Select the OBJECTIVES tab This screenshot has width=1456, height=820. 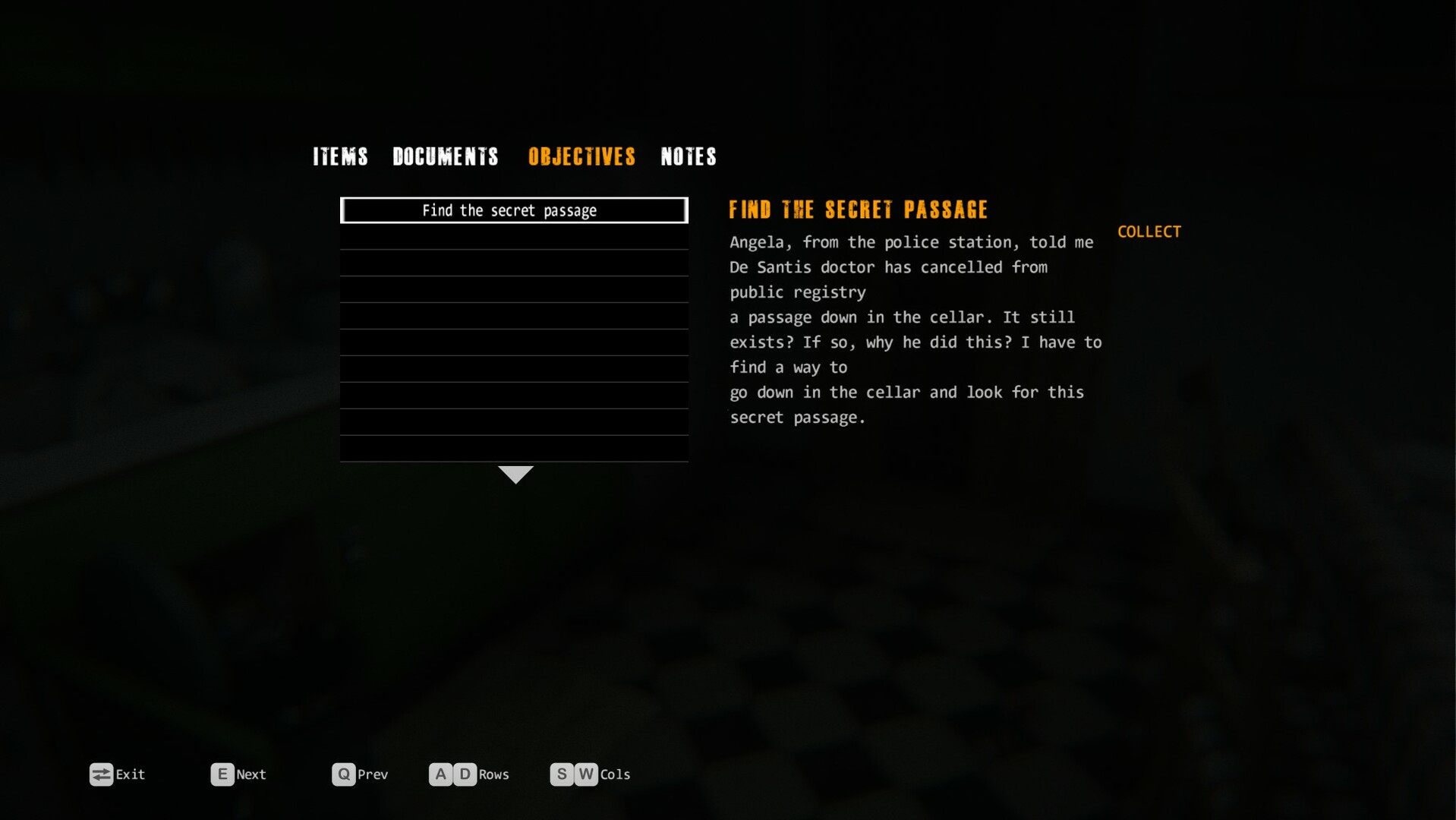click(581, 157)
